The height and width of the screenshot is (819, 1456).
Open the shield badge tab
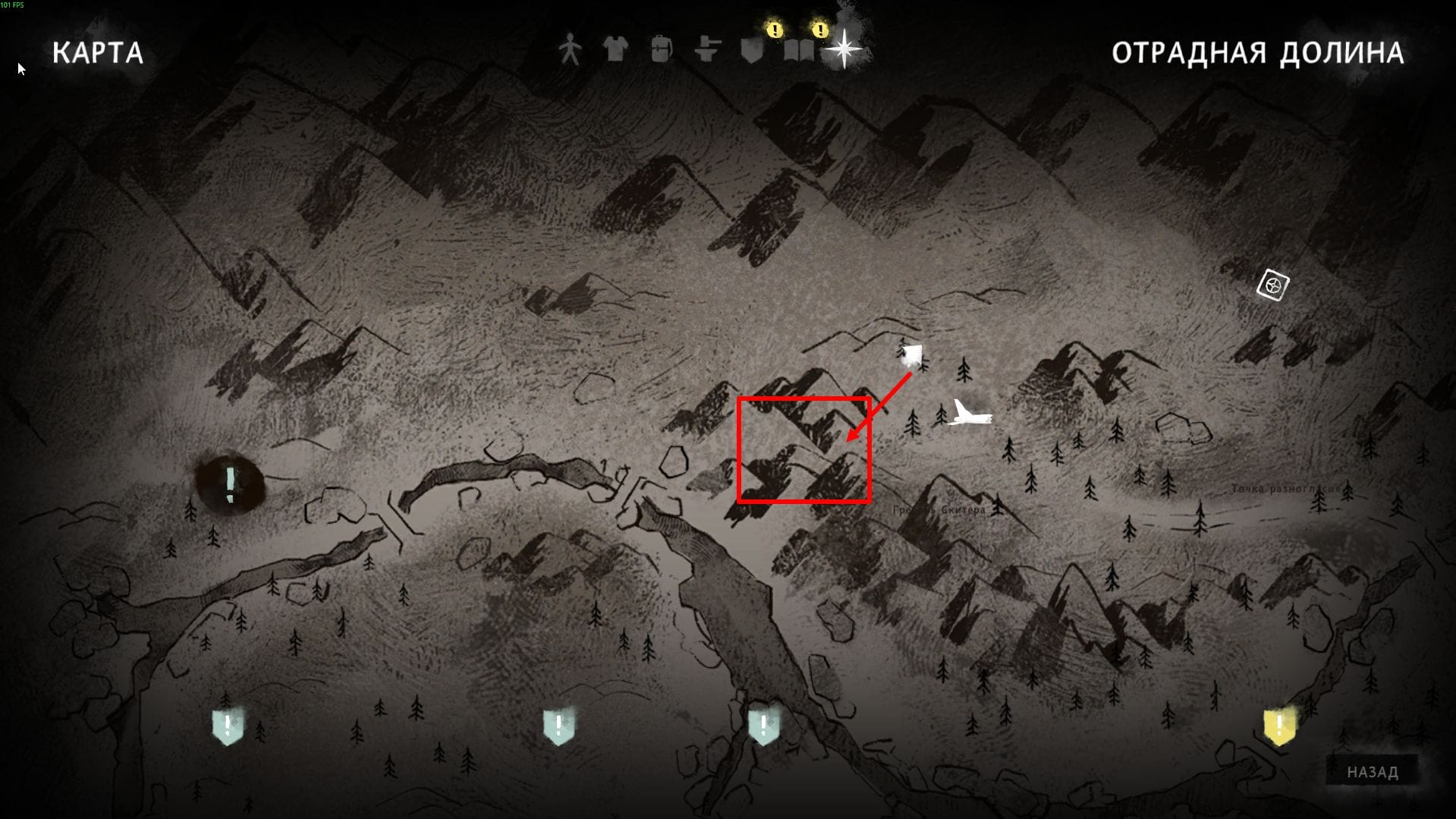tap(752, 50)
